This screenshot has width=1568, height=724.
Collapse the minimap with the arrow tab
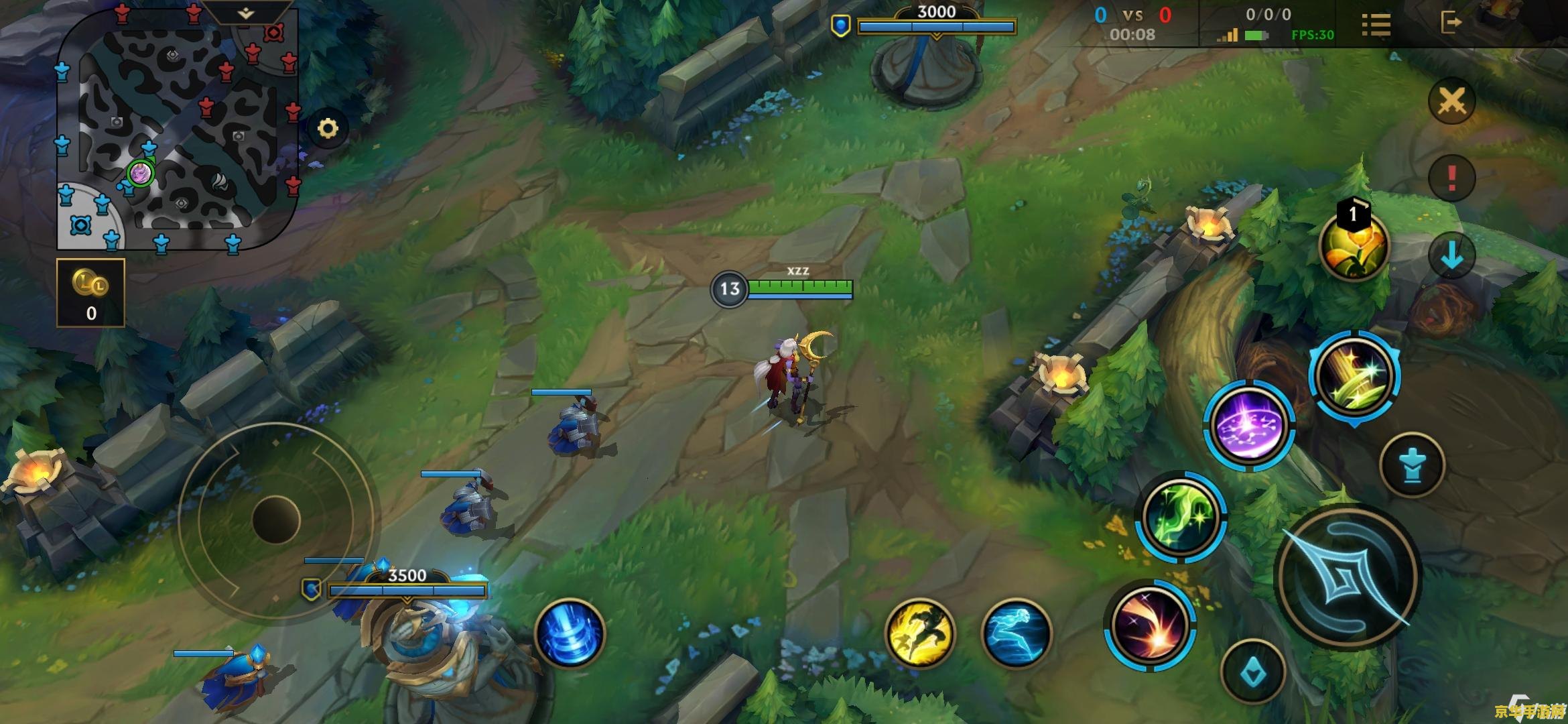(x=246, y=13)
